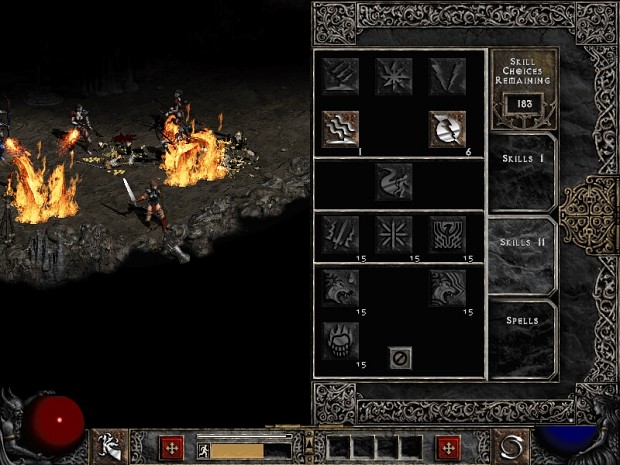Image resolution: width=620 pixels, height=465 pixels.
Task: Pick the totem face skill icon
Action: 447,234
